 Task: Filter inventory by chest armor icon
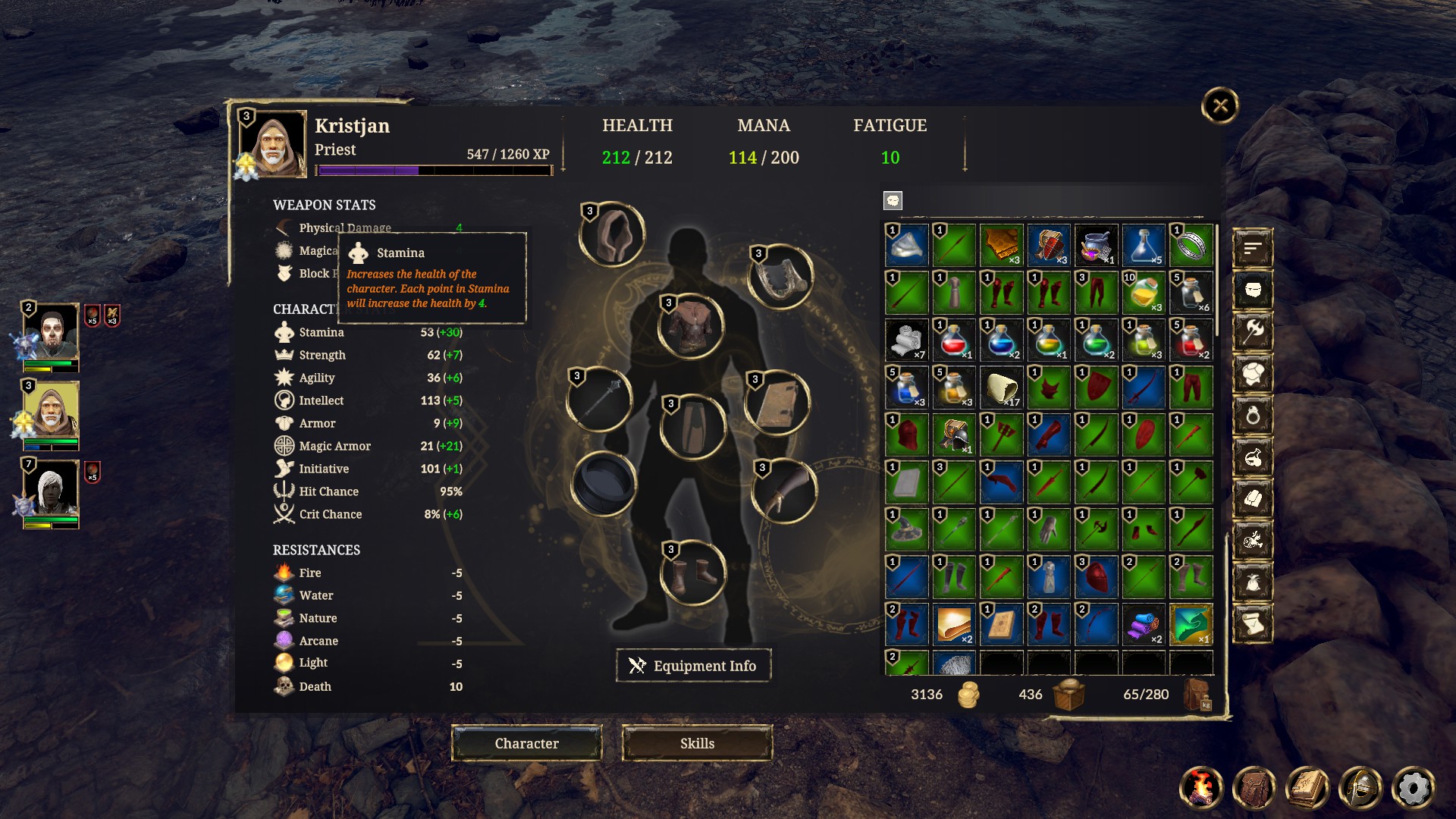coord(1253,372)
